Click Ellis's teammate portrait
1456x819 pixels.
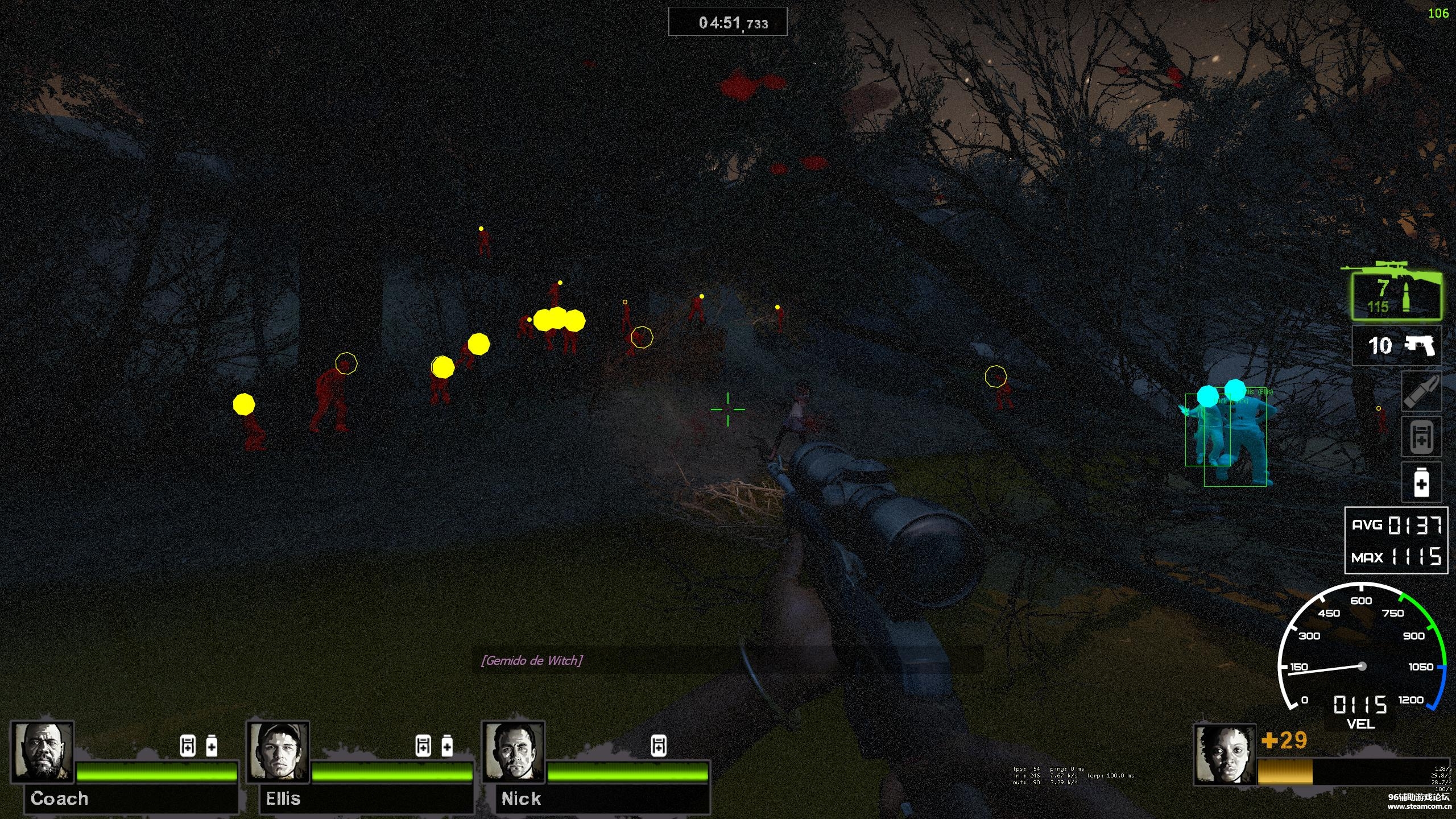[278, 751]
